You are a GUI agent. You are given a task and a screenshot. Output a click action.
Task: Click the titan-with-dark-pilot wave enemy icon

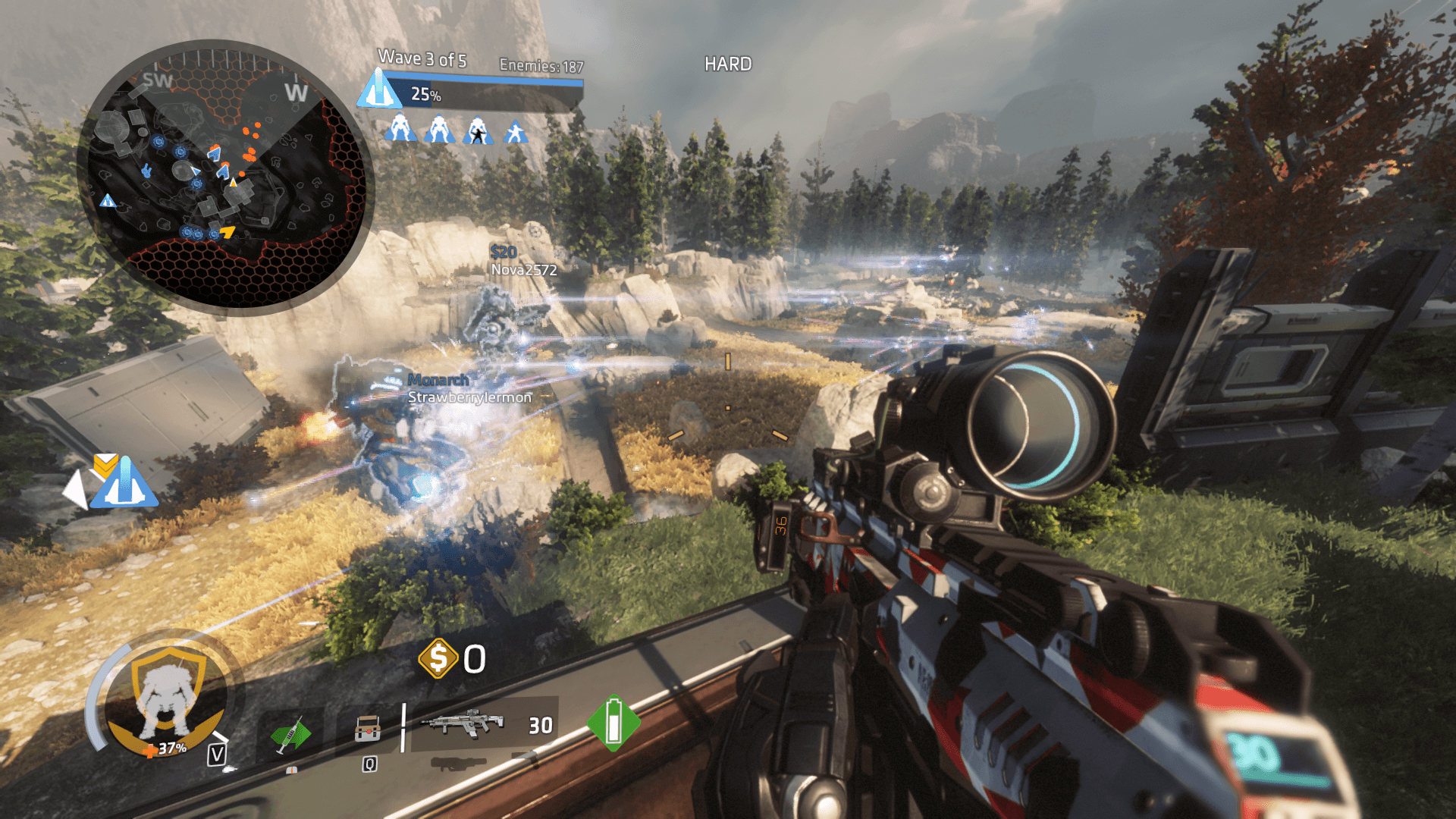pyautogui.click(x=477, y=130)
